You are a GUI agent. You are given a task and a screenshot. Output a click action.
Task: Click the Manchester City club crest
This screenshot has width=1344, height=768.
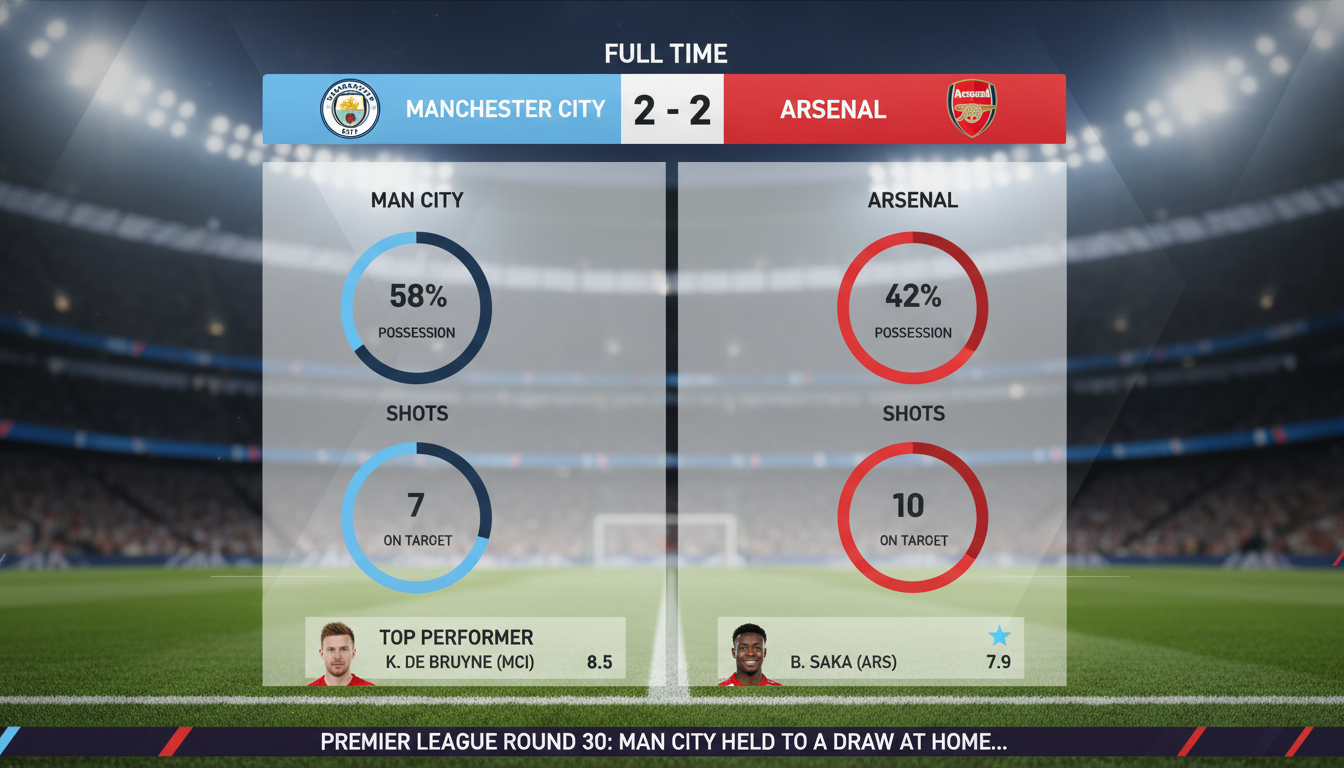click(x=349, y=108)
